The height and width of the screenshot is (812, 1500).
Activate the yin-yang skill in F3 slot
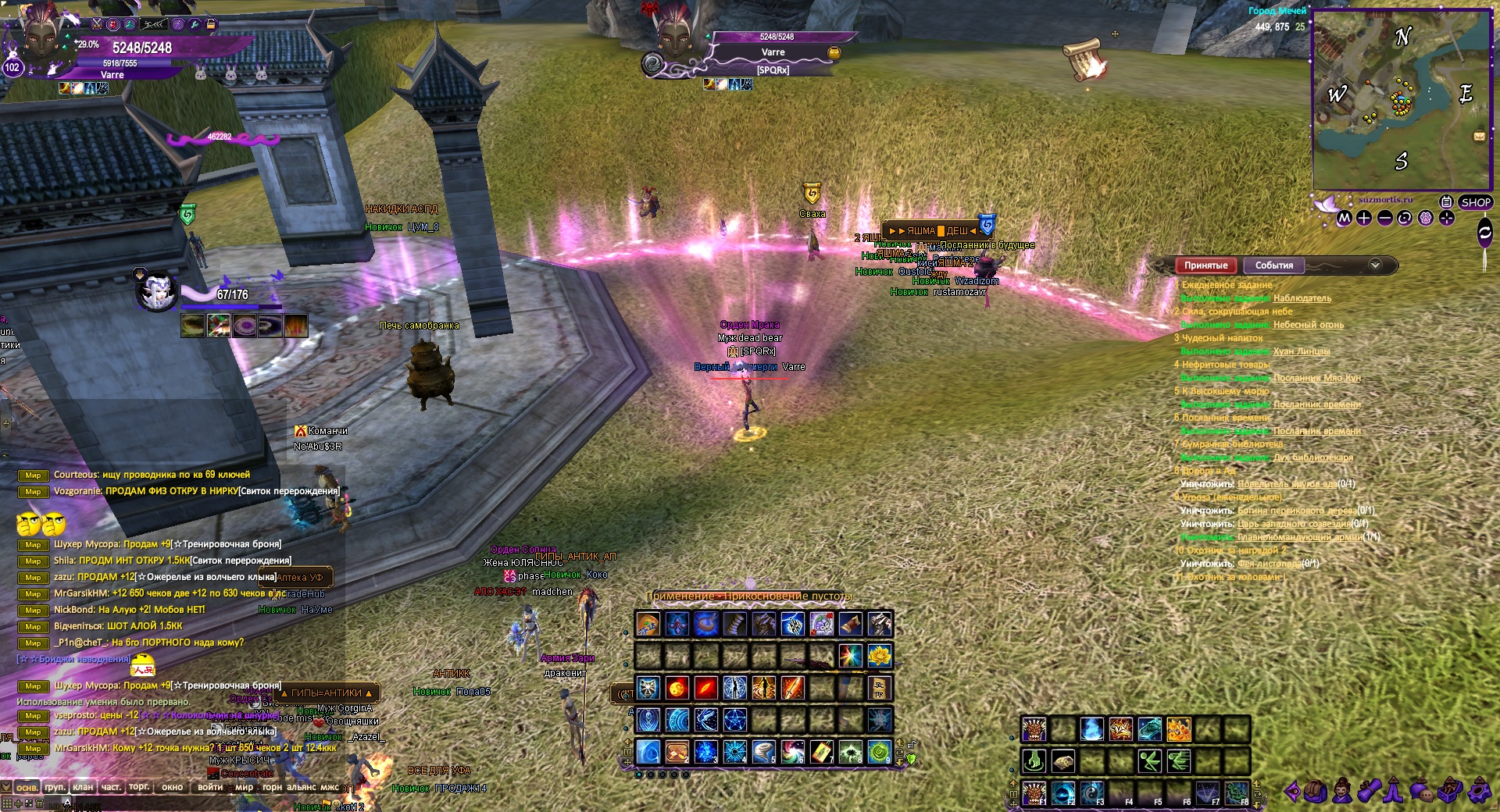(1091, 792)
